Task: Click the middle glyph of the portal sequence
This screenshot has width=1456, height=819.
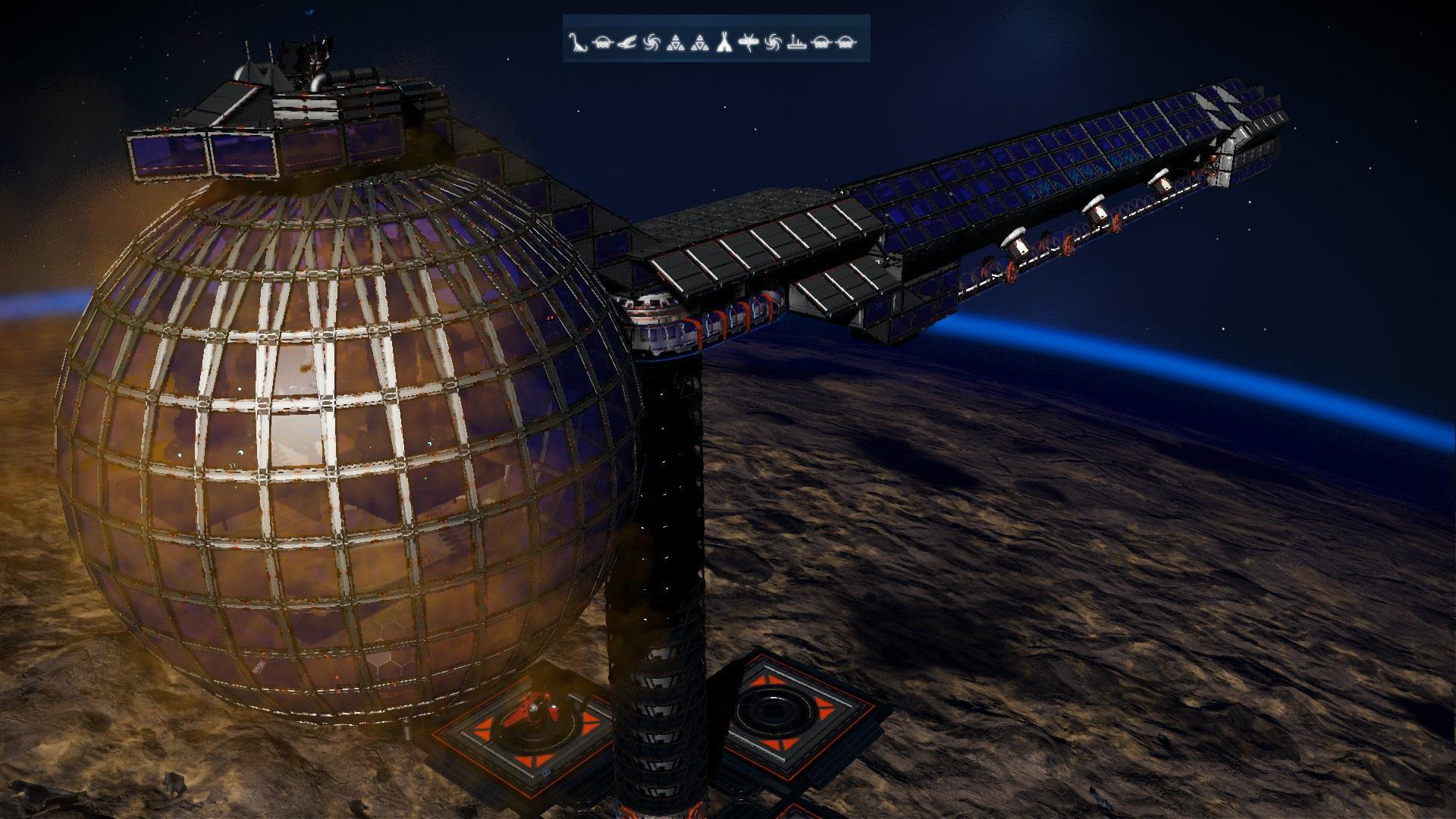Action: coord(724,43)
